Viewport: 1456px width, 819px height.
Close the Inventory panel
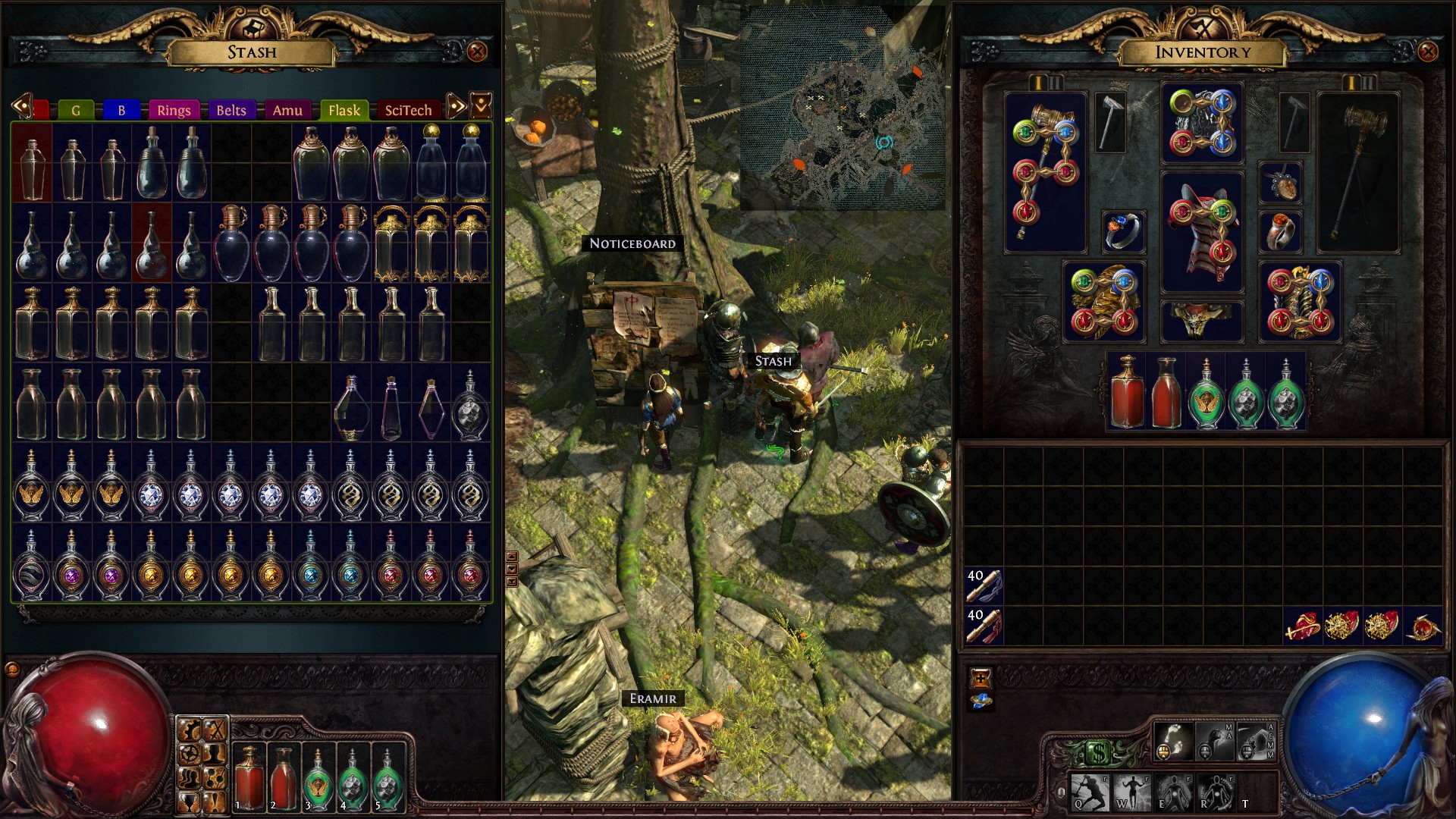coord(1427,52)
